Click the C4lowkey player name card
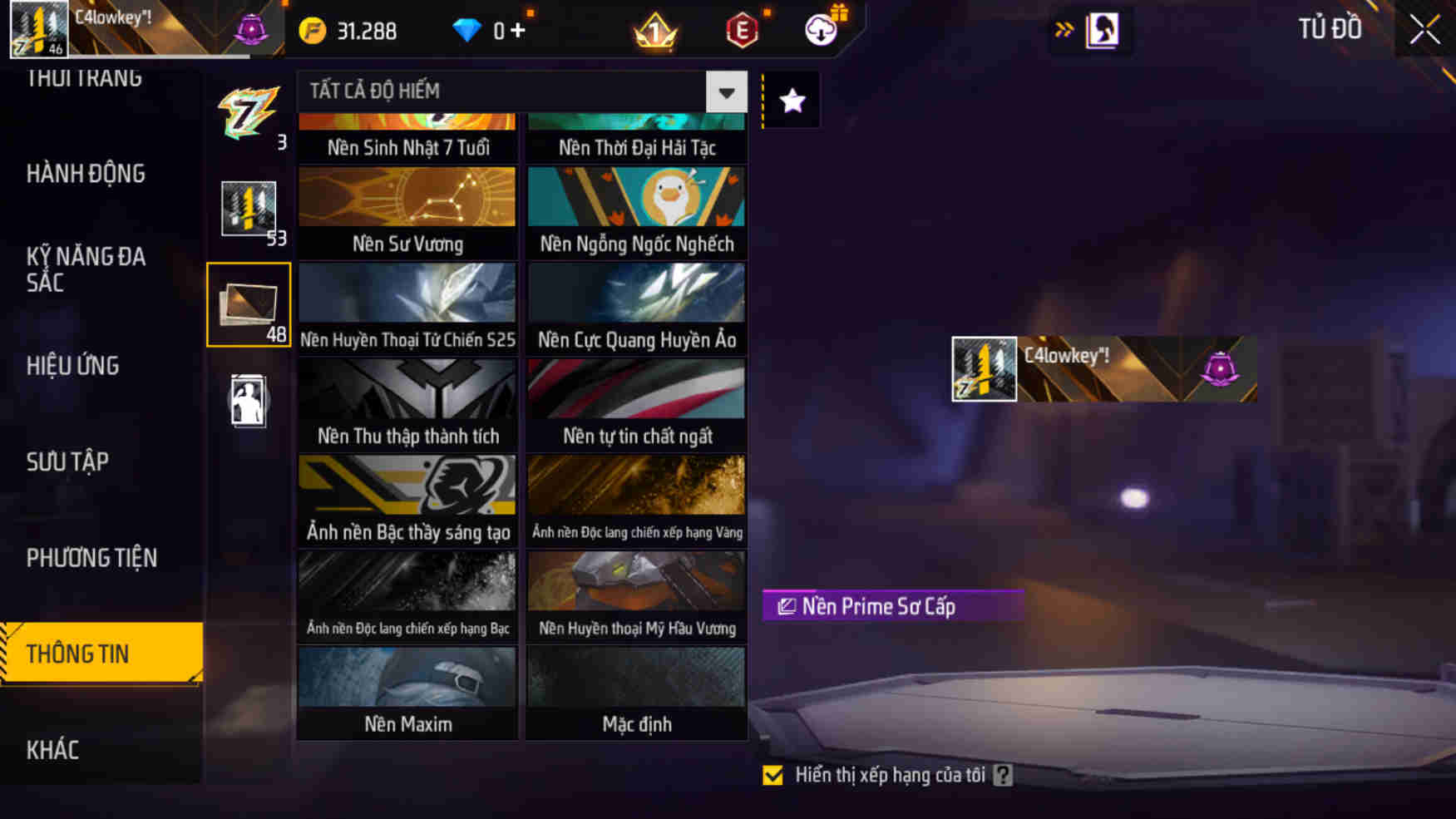The height and width of the screenshot is (819, 1456). [1106, 369]
